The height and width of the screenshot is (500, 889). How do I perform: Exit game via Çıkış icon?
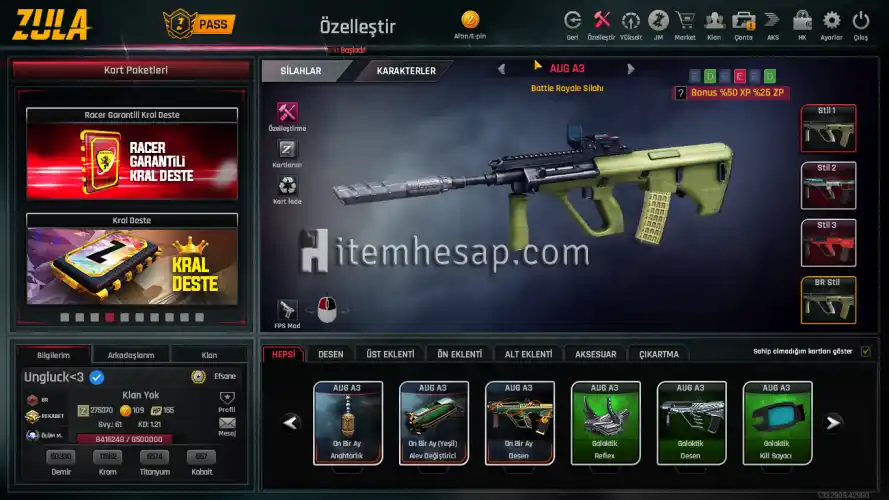point(861,22)
